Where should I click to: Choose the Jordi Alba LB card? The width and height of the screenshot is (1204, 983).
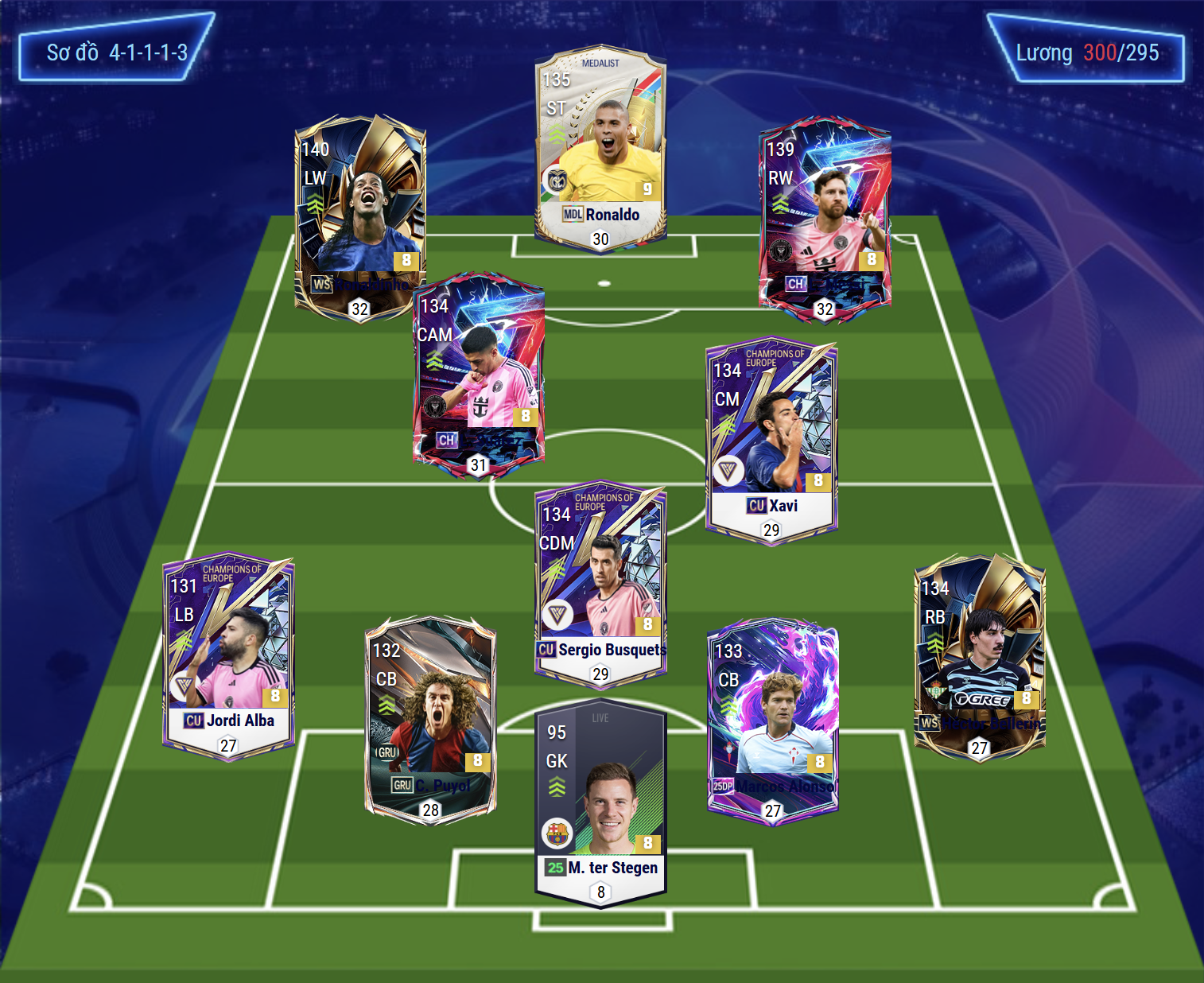(x=228, y=656)
